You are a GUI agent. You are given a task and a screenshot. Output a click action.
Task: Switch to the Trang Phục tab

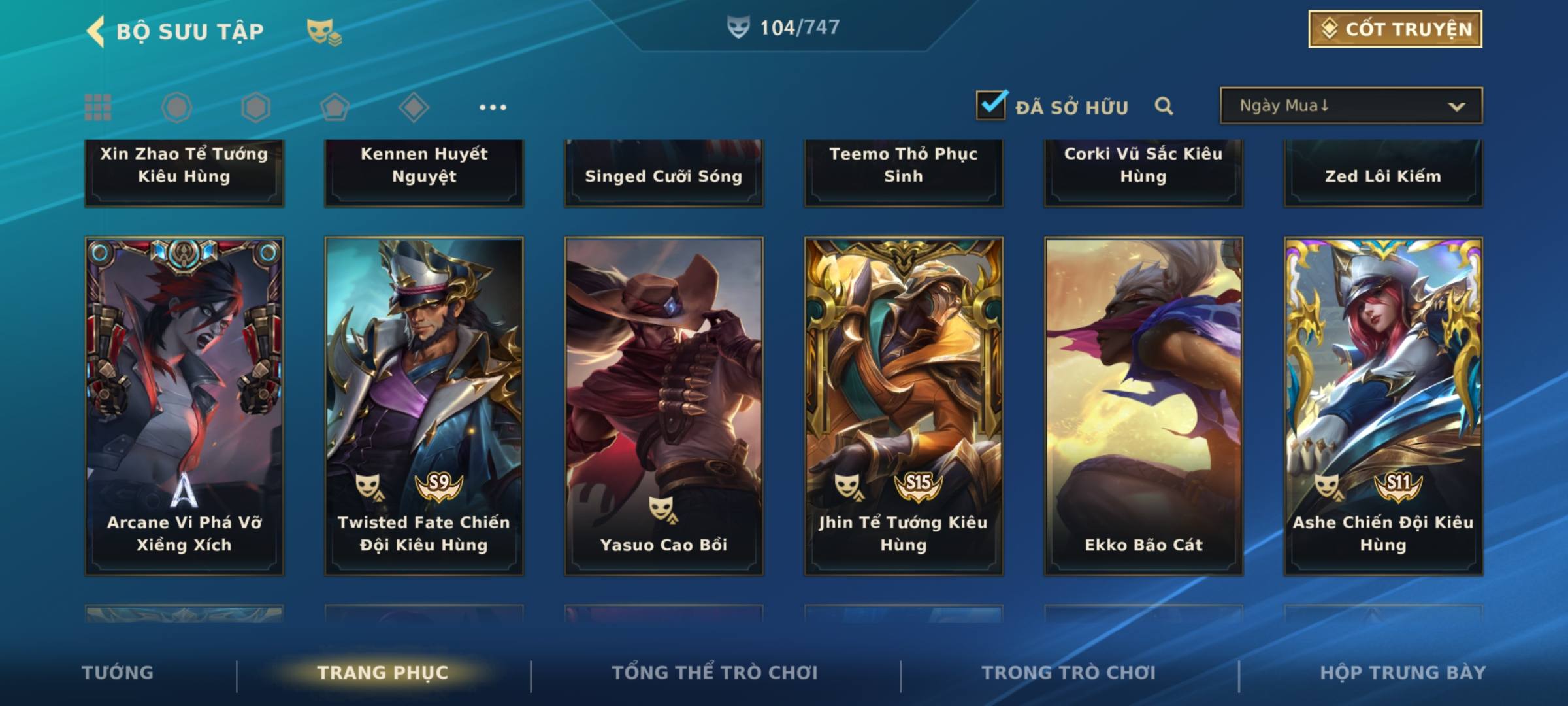383,673
